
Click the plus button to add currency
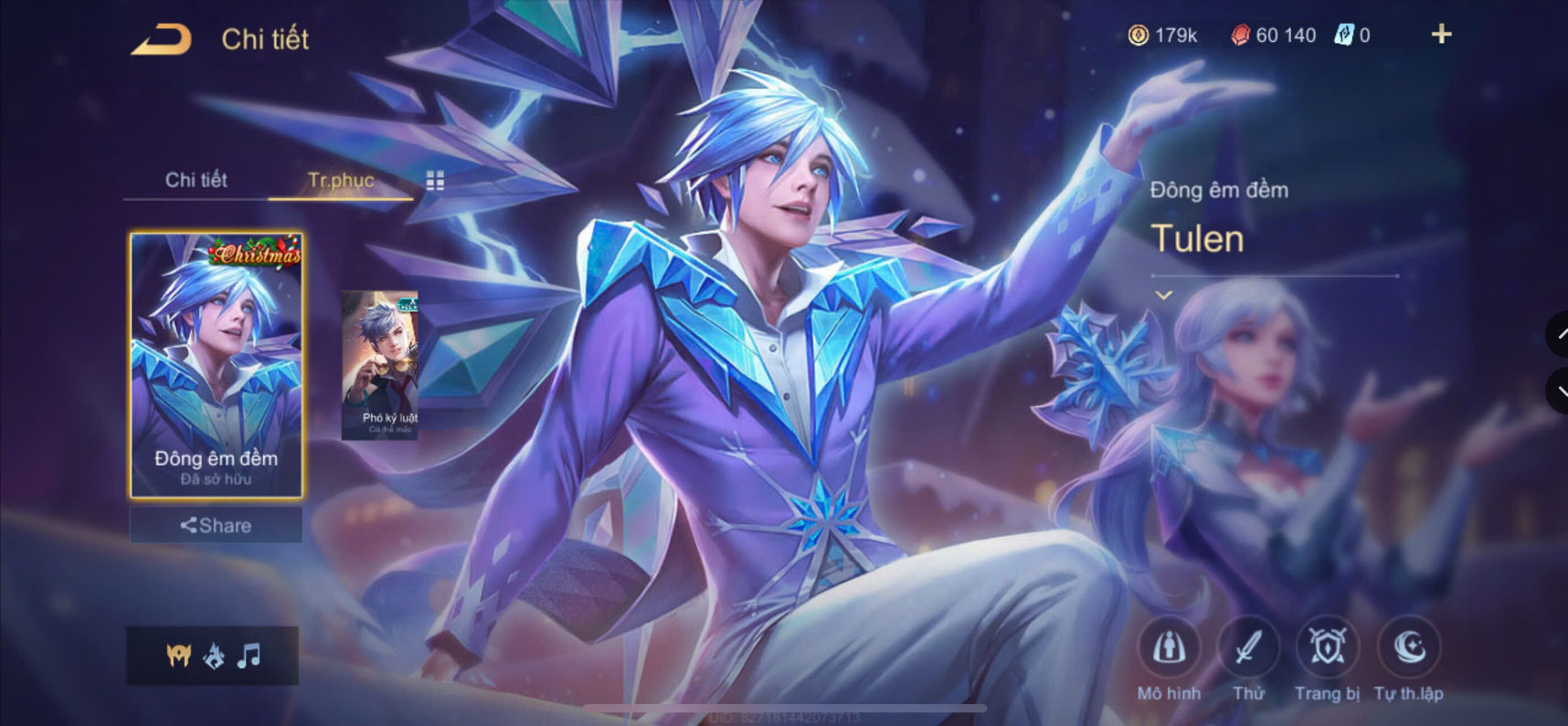(1441, 35)
